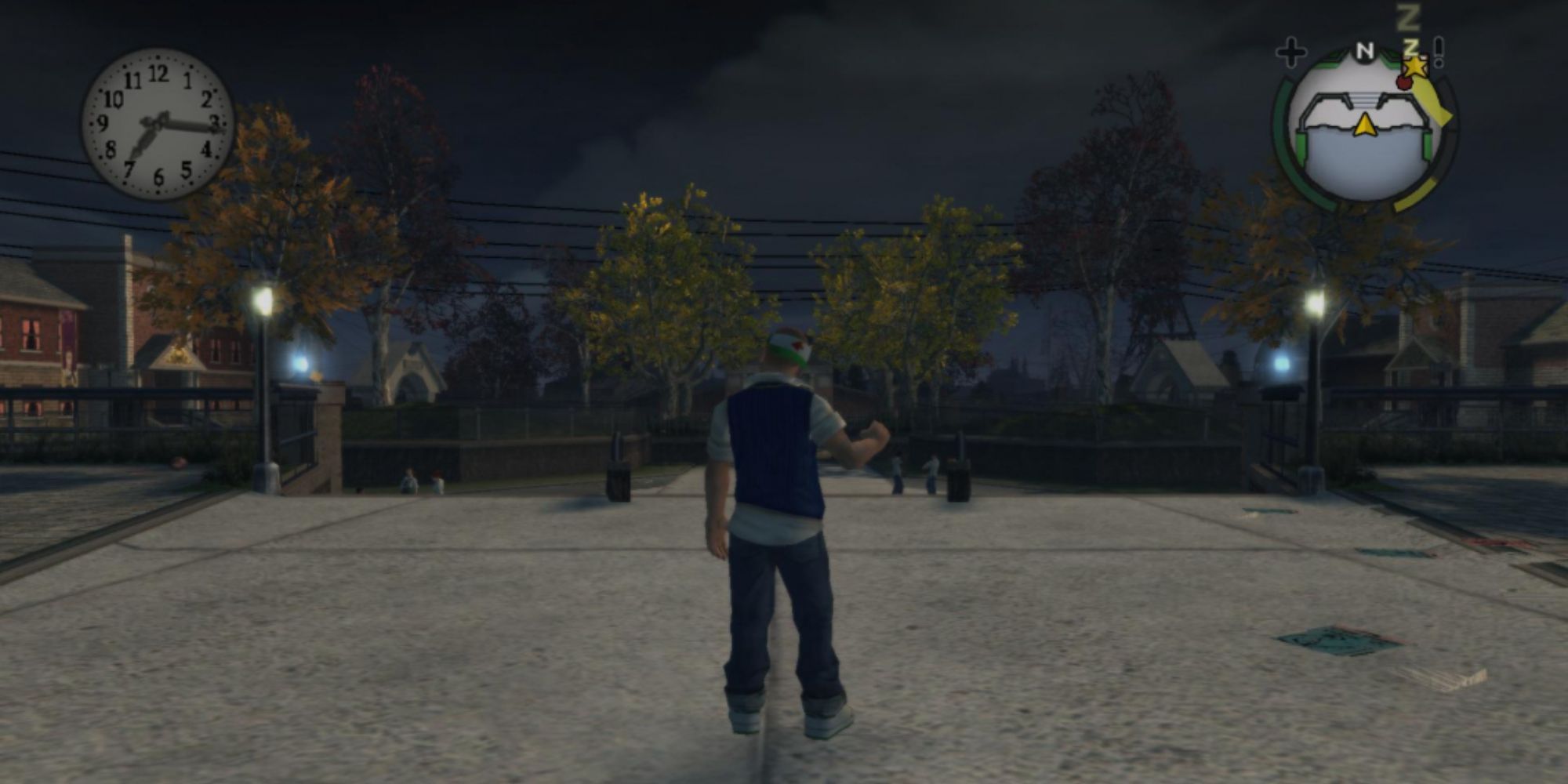Click the exclamation point indicator beside the minimap

pos(1438,52)
